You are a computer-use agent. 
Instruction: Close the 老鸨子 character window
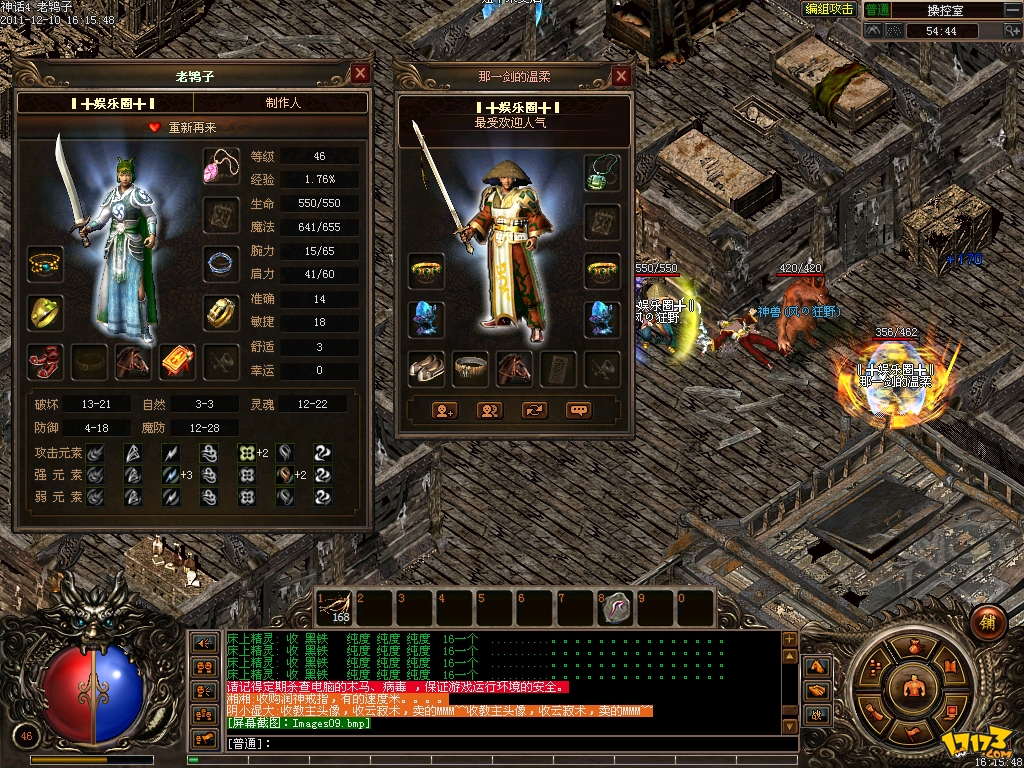[x=360, y=73]
